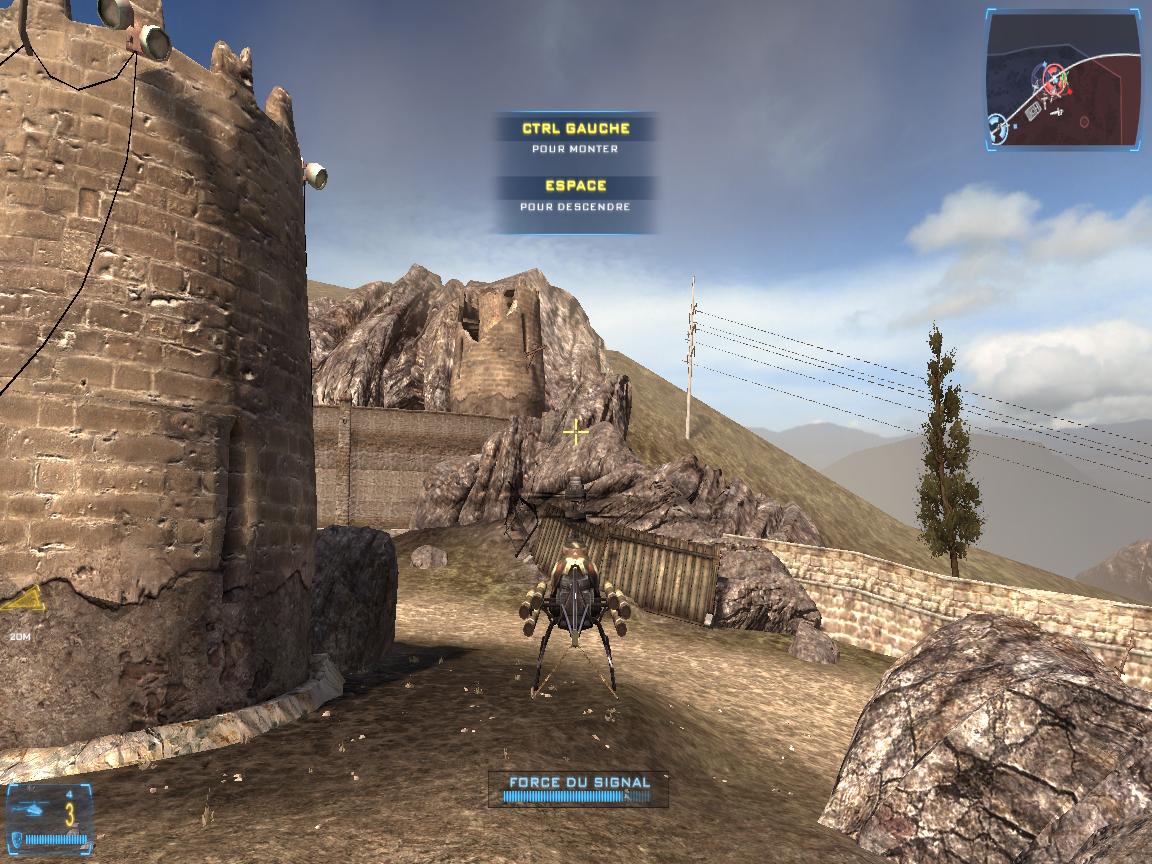Click the blue shield icon
1152x864 pixels.
19,838
